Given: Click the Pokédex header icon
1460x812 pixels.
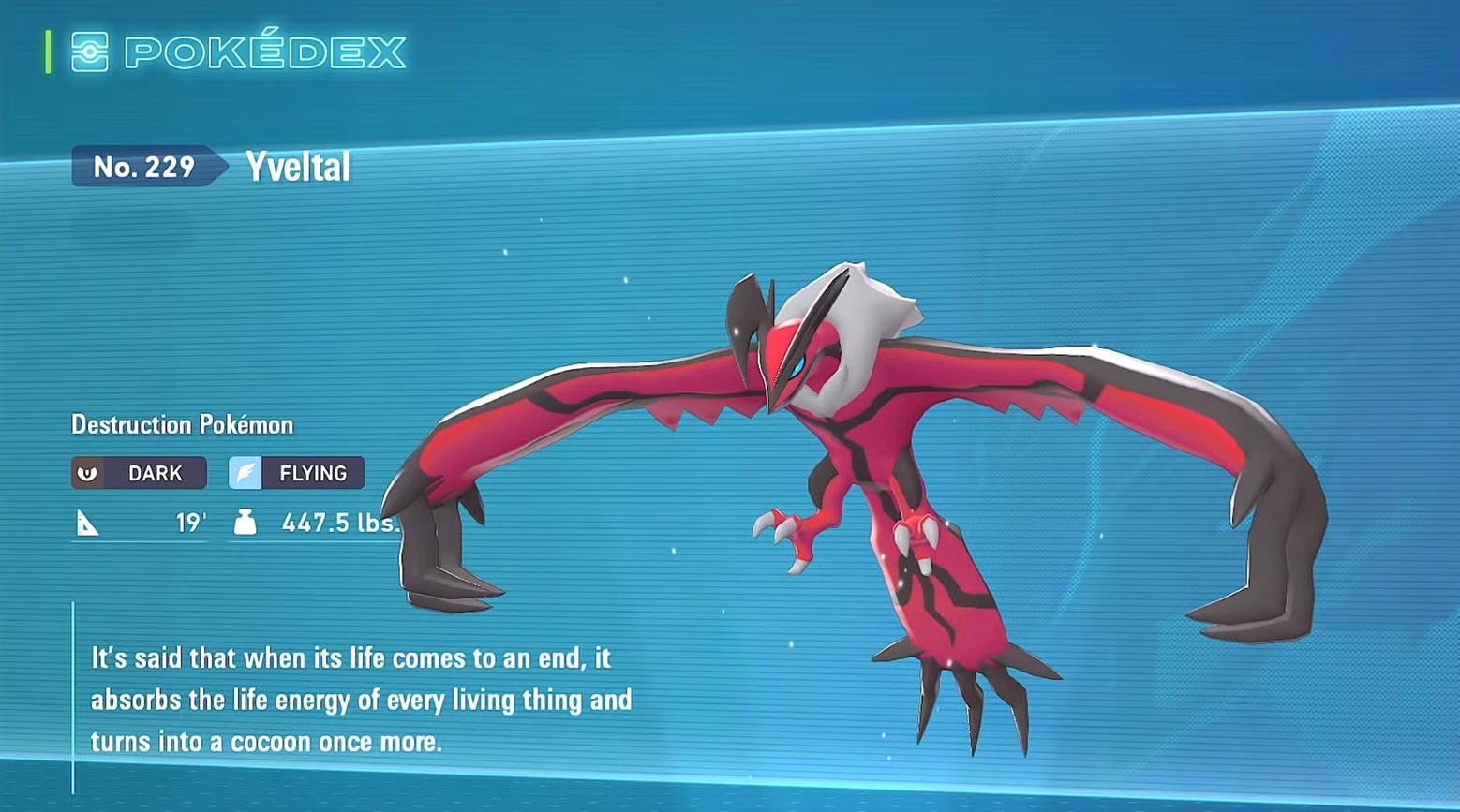Looking at the screenshot, I should 90,52.
